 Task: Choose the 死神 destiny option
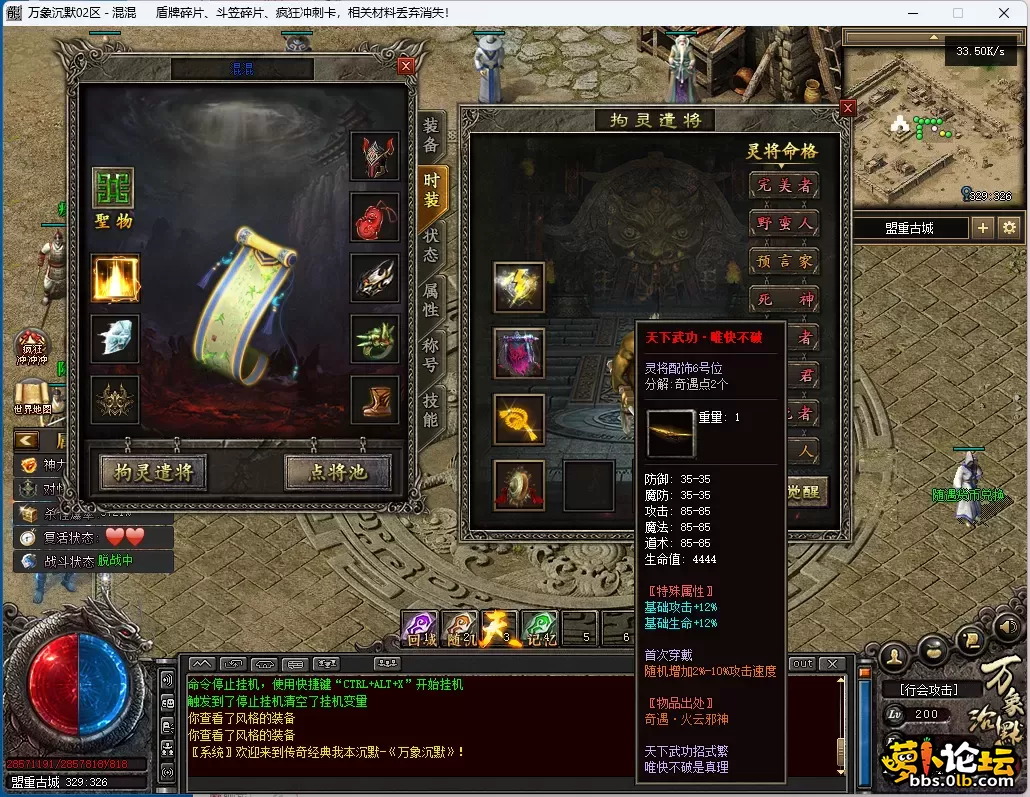pos(784,299)
